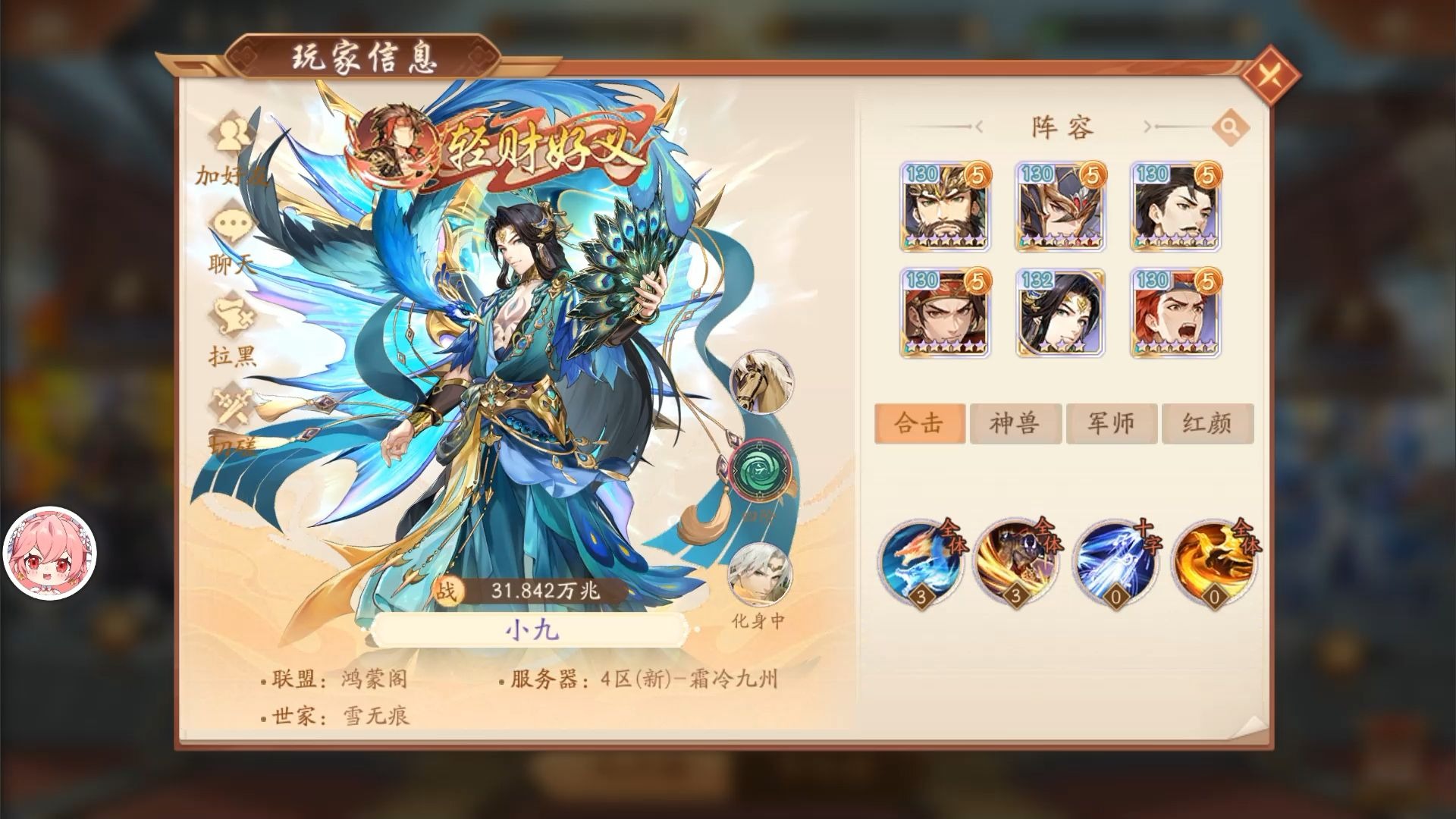Switch to the 神兽 tab
Image resolution: width=1456 pixels, height=819 pixels.
[x=1015, y=423]
